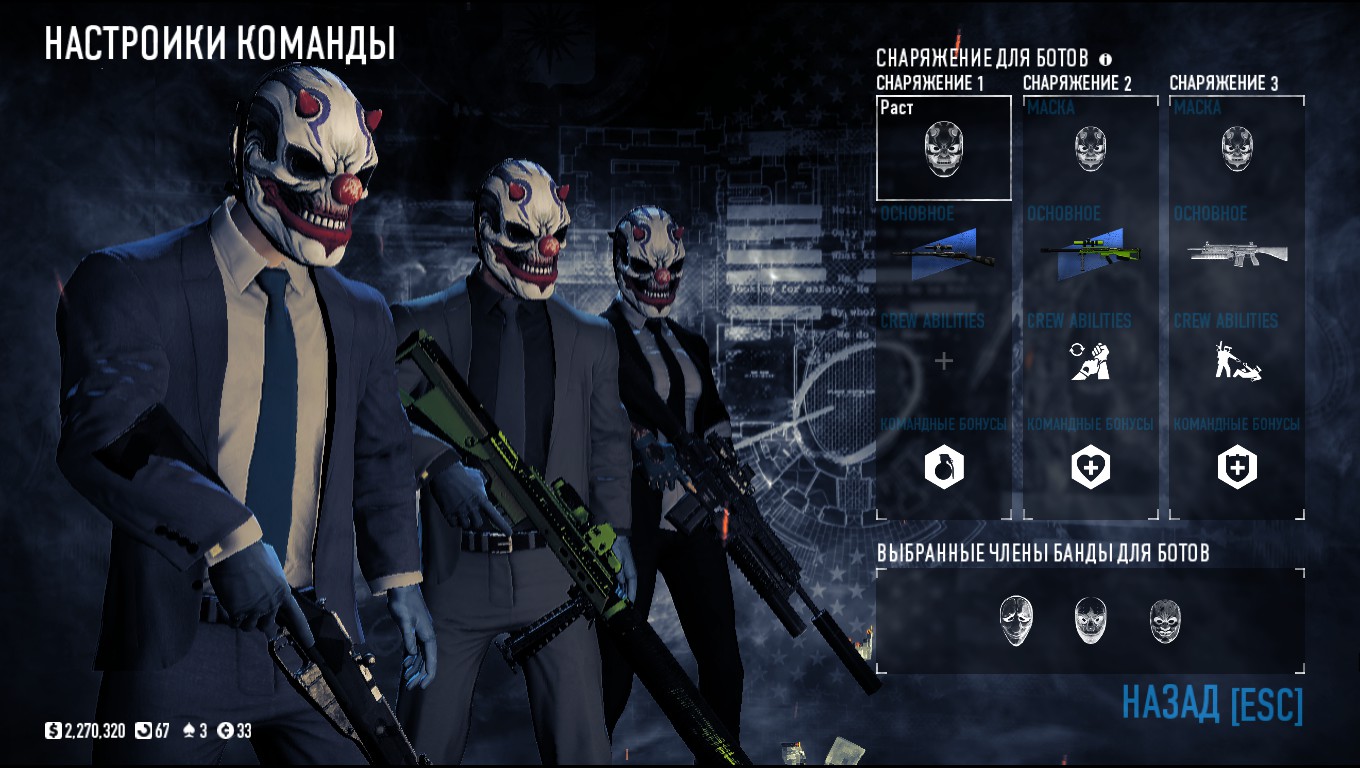This screenshot has width=1360, height=768.
Task: Click the heart team boost icon in Снаряжение 2
Action: [1089, 467]
